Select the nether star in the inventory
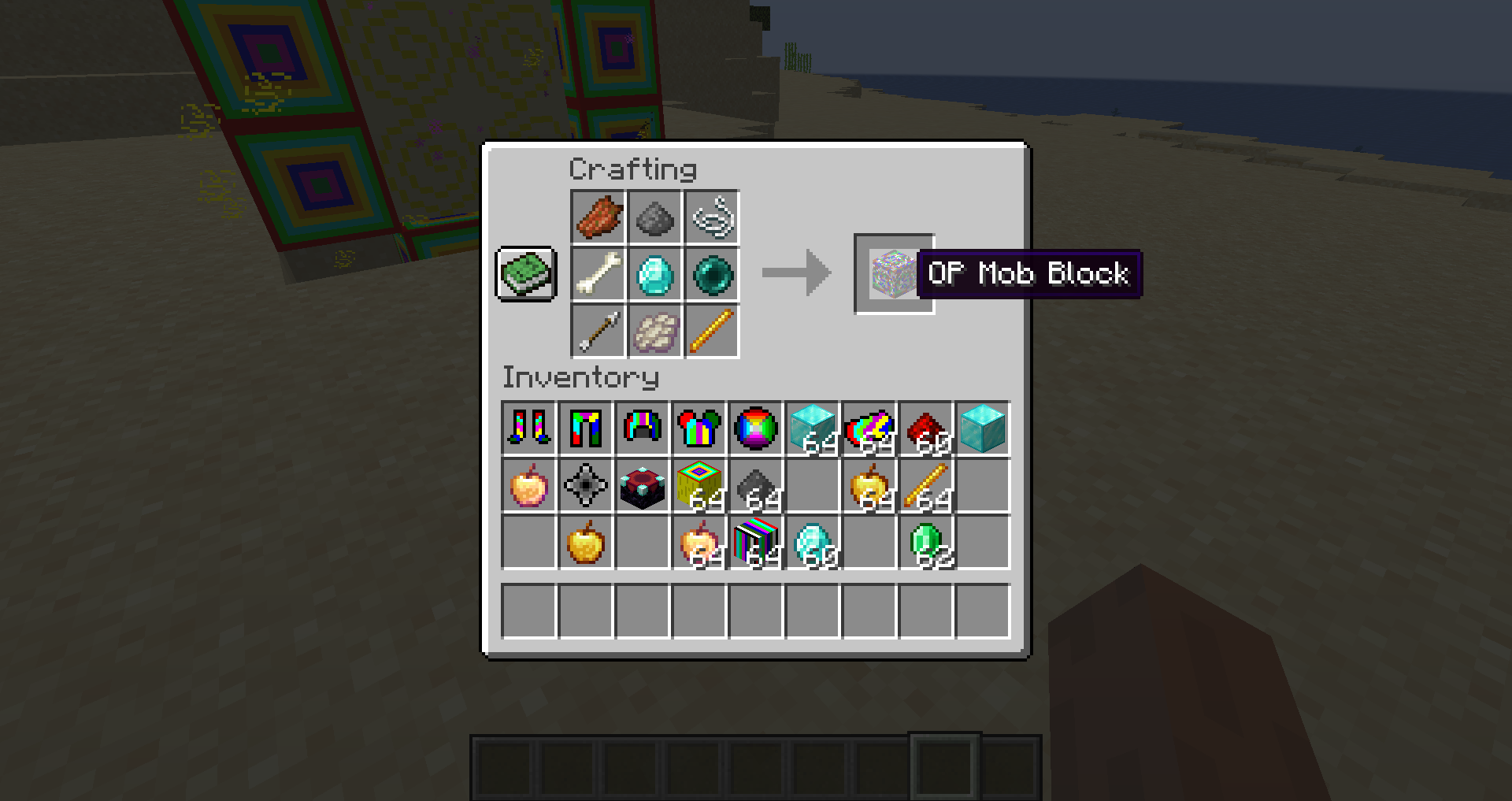The width and height of the screenshot is (1512, 801). tap(585, 486)
